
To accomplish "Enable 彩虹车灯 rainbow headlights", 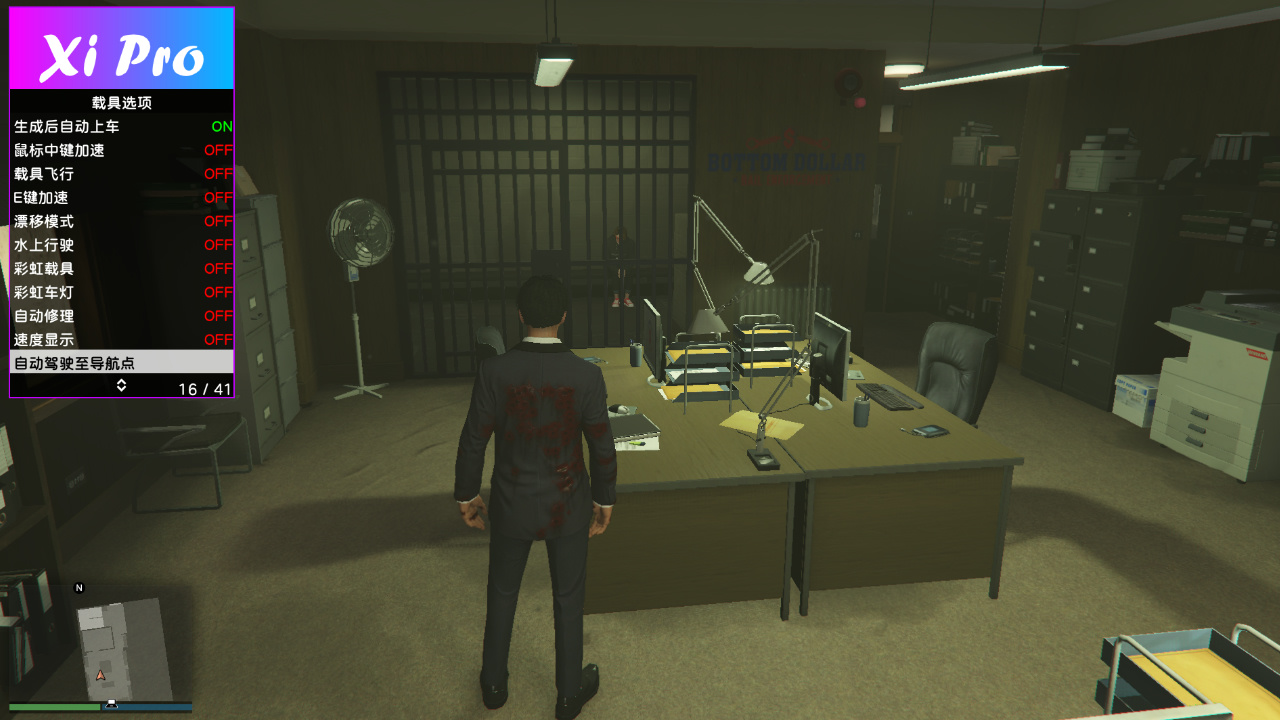I will (x=121, y=293).
